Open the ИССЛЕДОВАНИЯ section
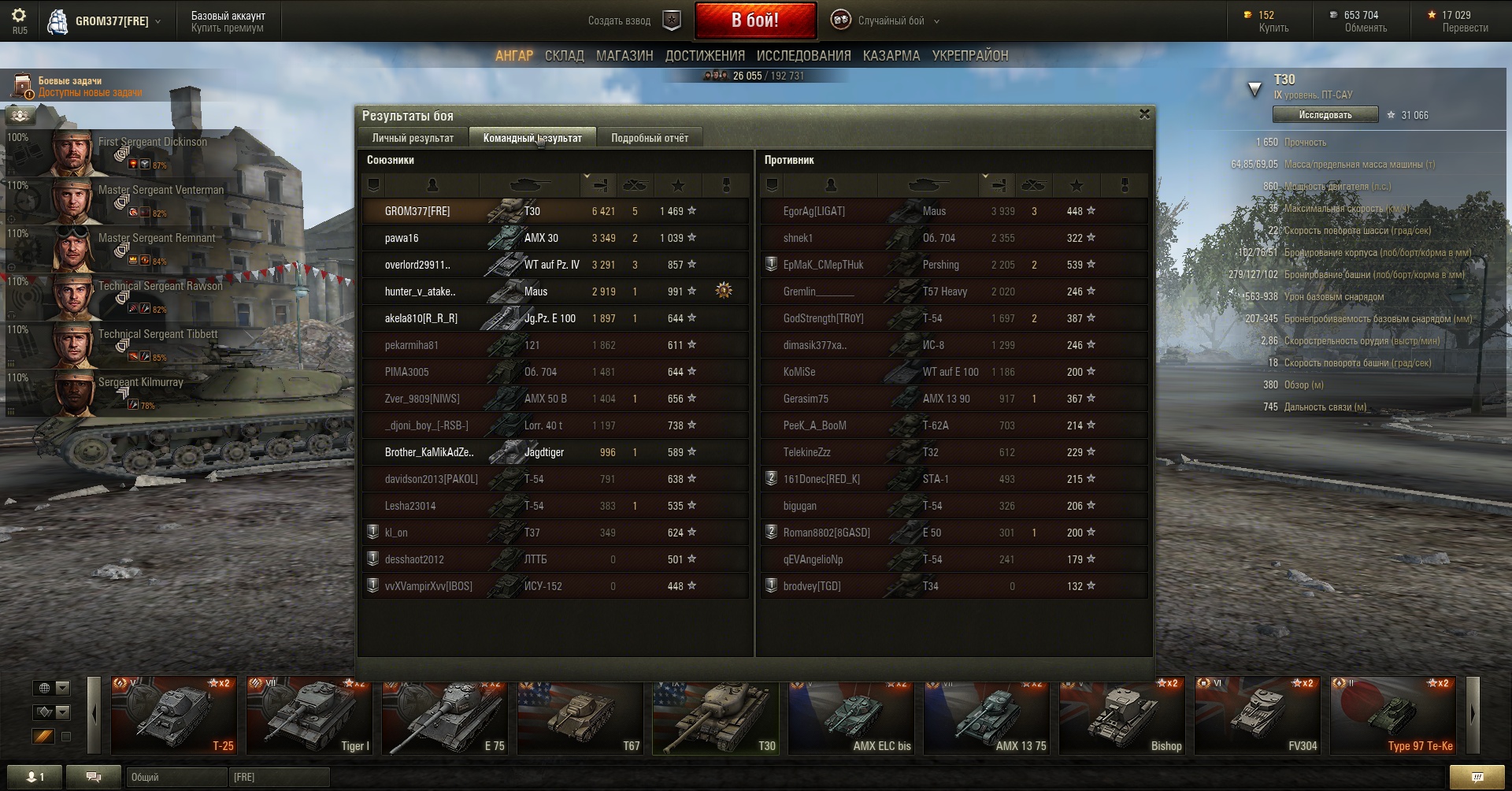The width and height of the screenshot is (1512, 791). [803, 56]
